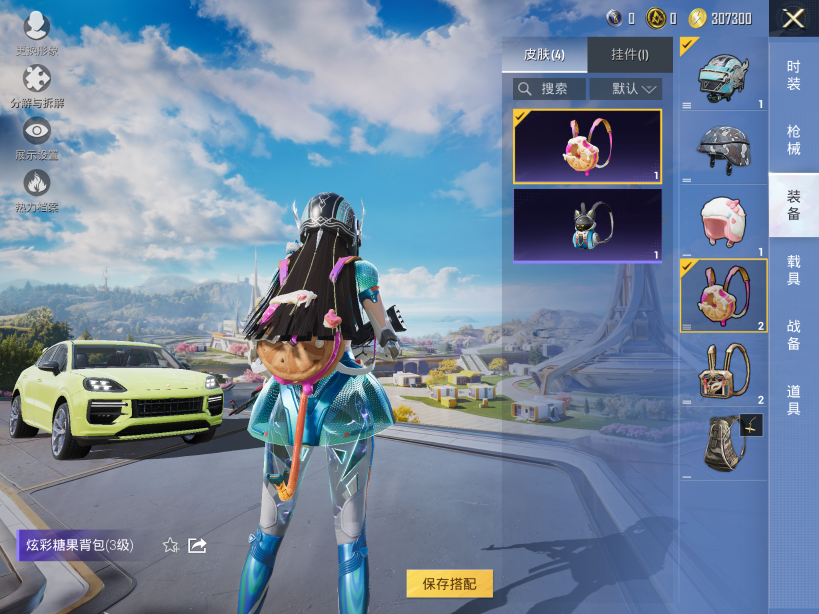
Task: Save the outfit with 保存搭配
Action: [449, 583]
